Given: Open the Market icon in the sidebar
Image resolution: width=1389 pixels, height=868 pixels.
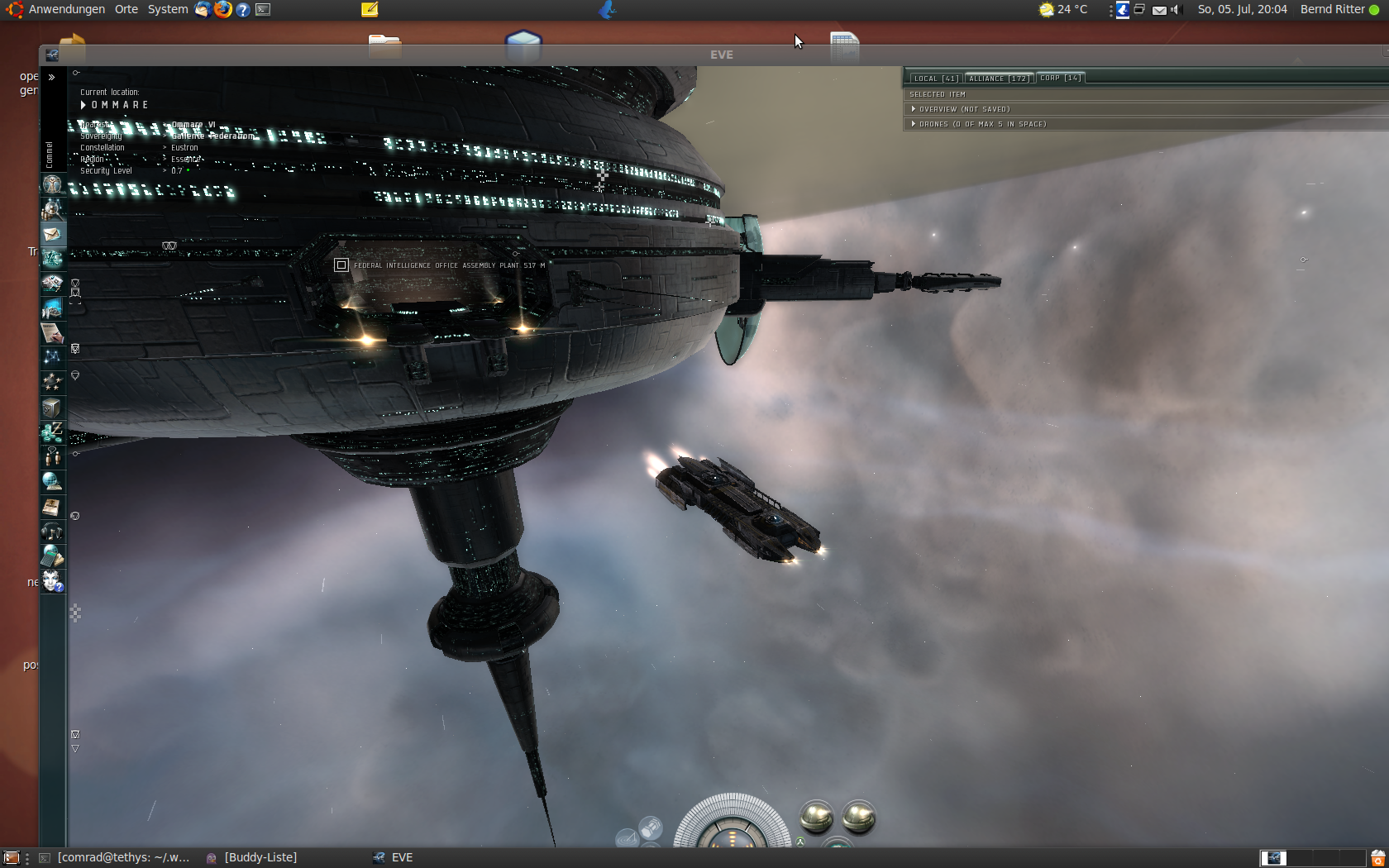Looking at the screenshot, I should click(52, 284).
